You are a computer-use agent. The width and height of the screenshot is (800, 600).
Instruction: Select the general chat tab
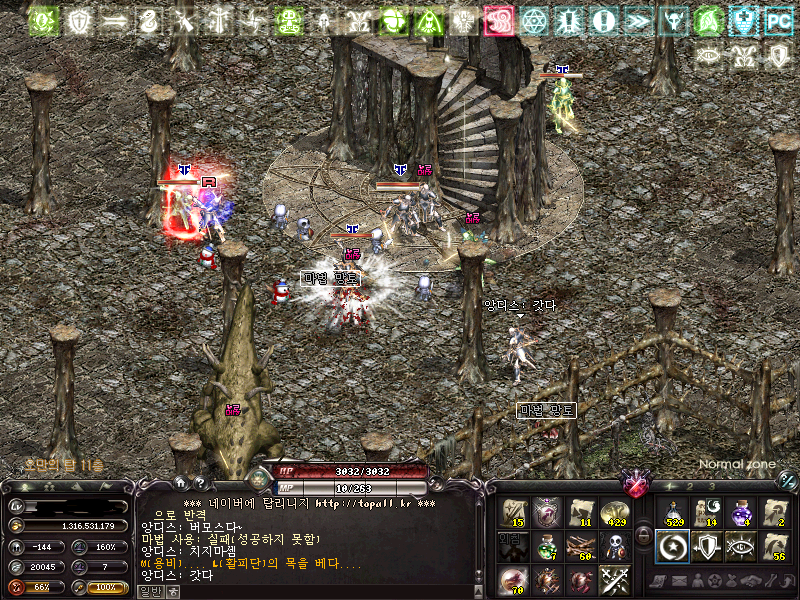pos(149,592)
